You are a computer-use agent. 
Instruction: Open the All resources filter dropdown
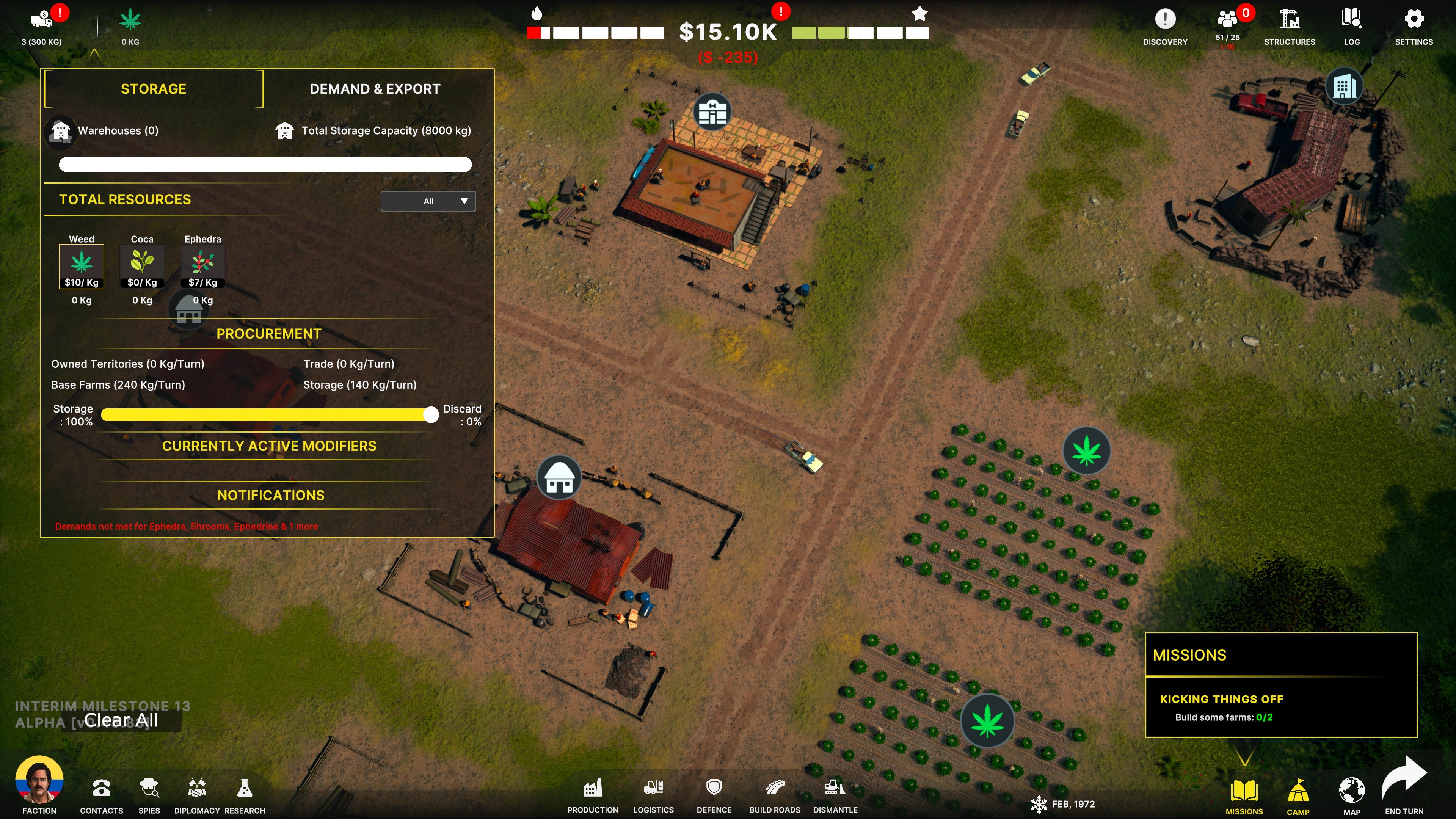428,201
